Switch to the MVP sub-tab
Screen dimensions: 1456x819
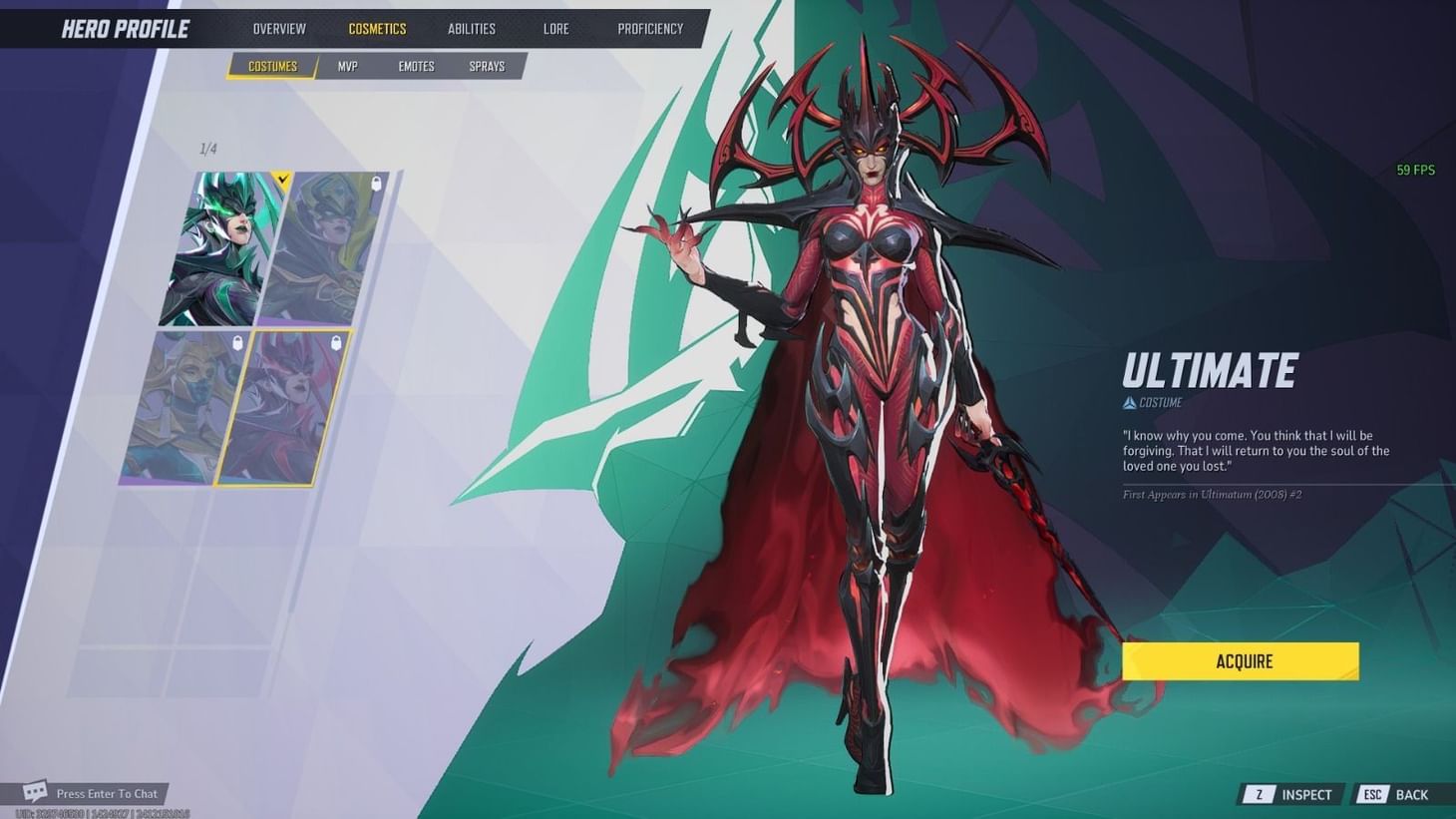pyautogui.click(x=346, y=66)
